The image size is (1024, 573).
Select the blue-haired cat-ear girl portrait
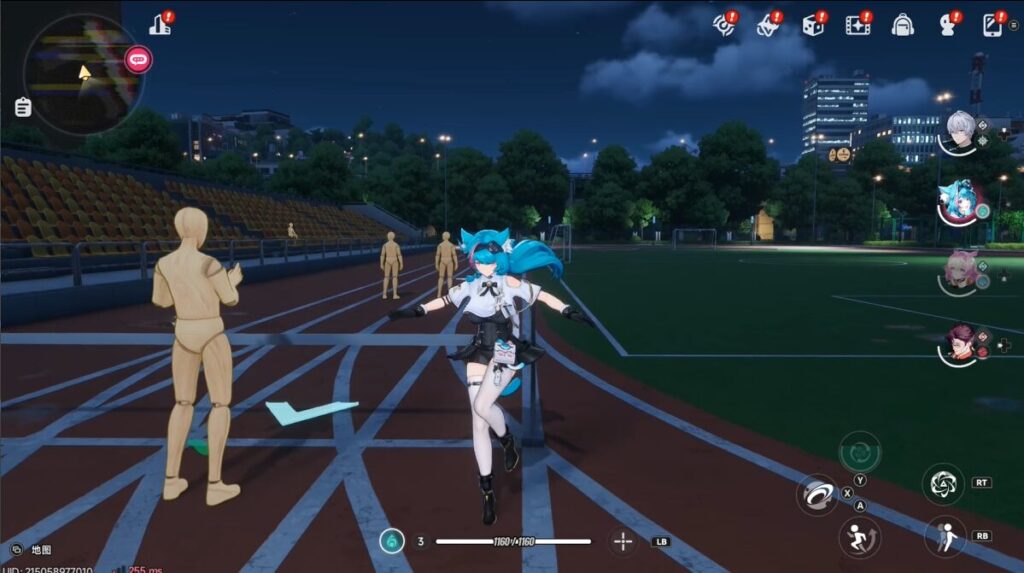[x=958, y=204]
